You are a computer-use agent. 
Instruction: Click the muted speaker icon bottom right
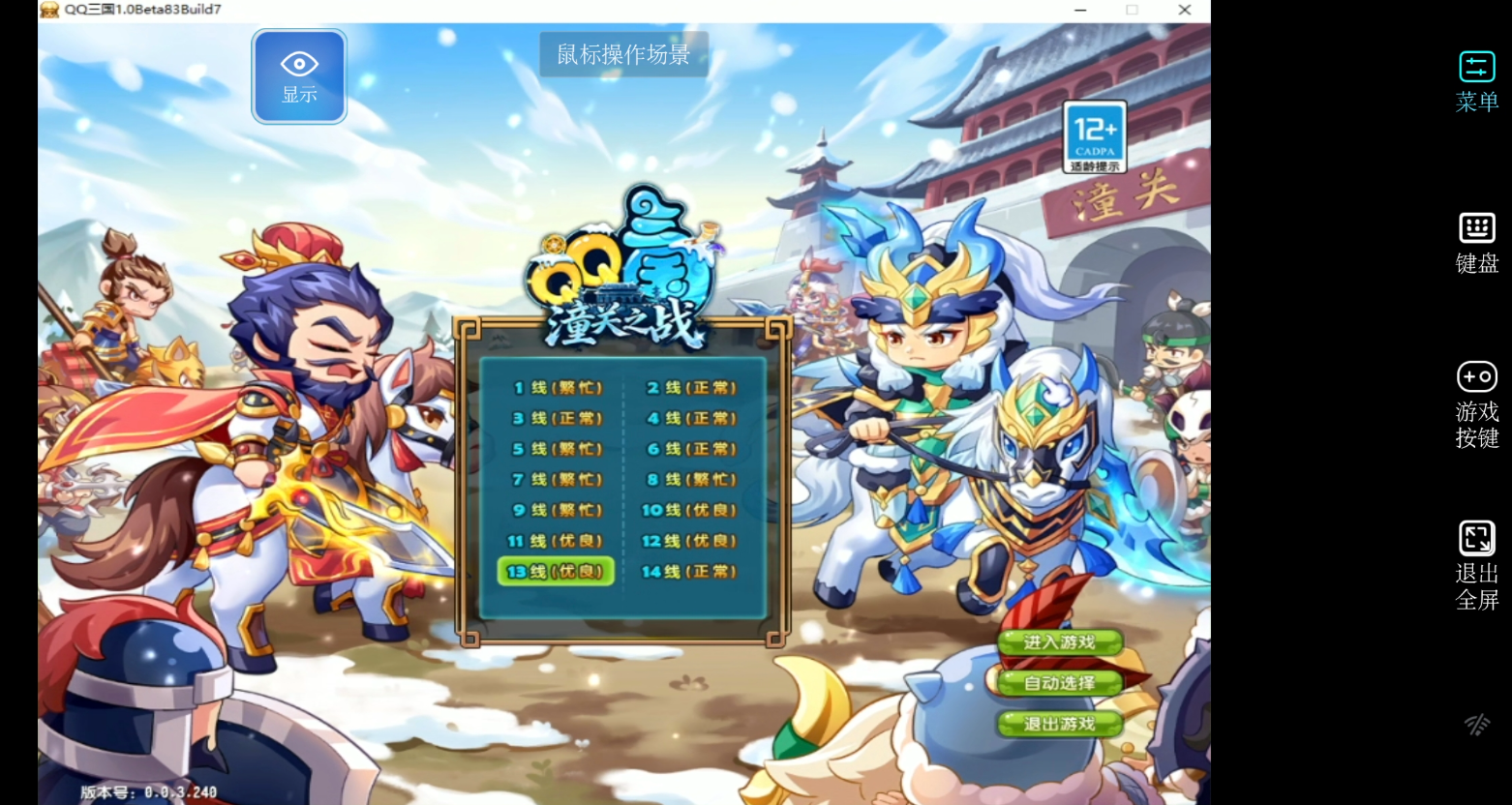click(1475, 724)
